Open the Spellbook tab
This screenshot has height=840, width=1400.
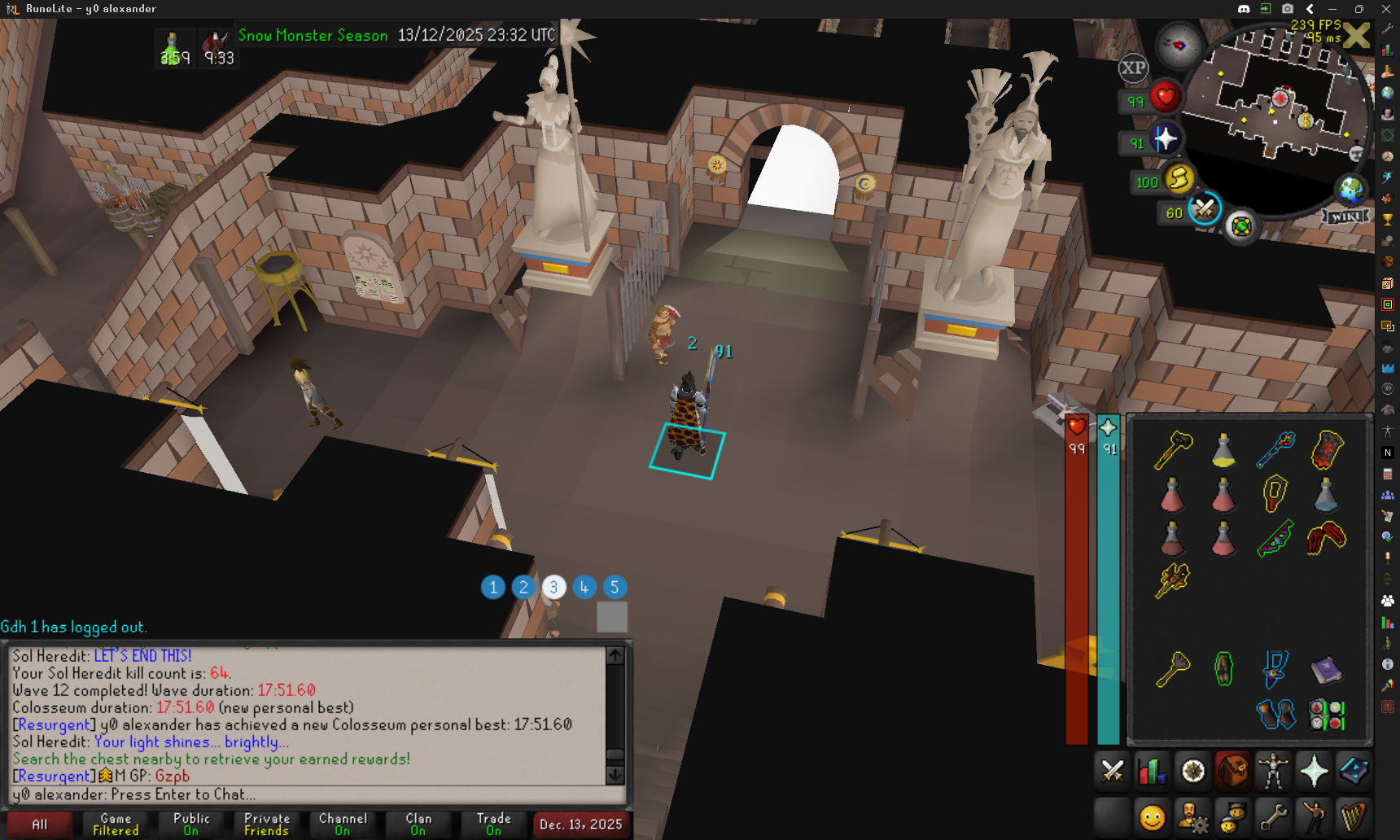pos(1354,771)
